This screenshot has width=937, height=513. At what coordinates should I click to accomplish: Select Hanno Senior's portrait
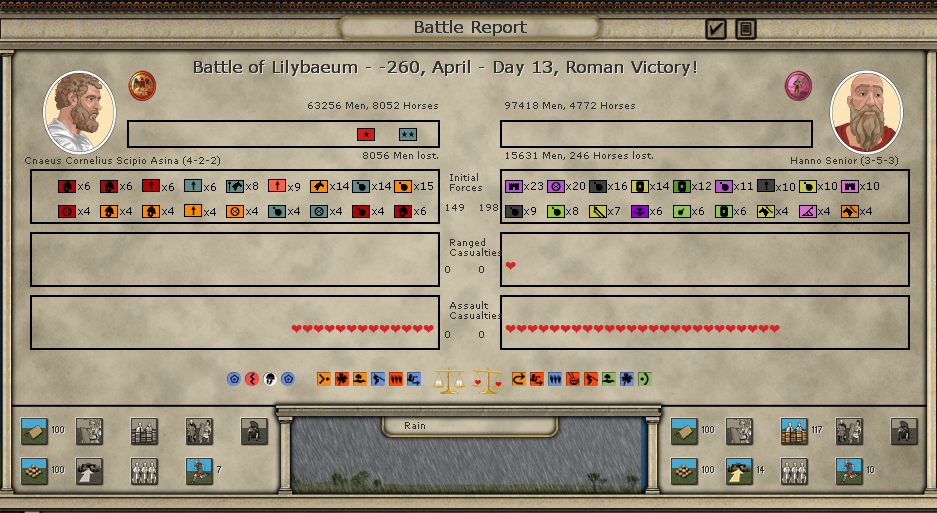866,112
